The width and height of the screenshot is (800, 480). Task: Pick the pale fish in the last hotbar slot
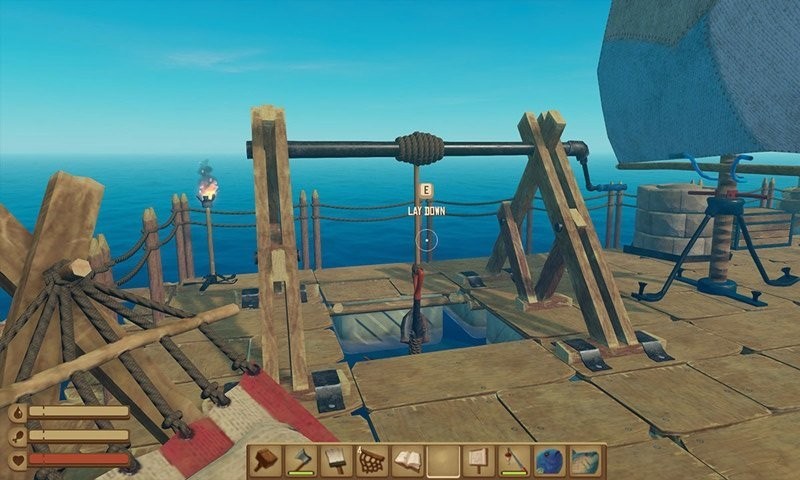pos(585,461)
